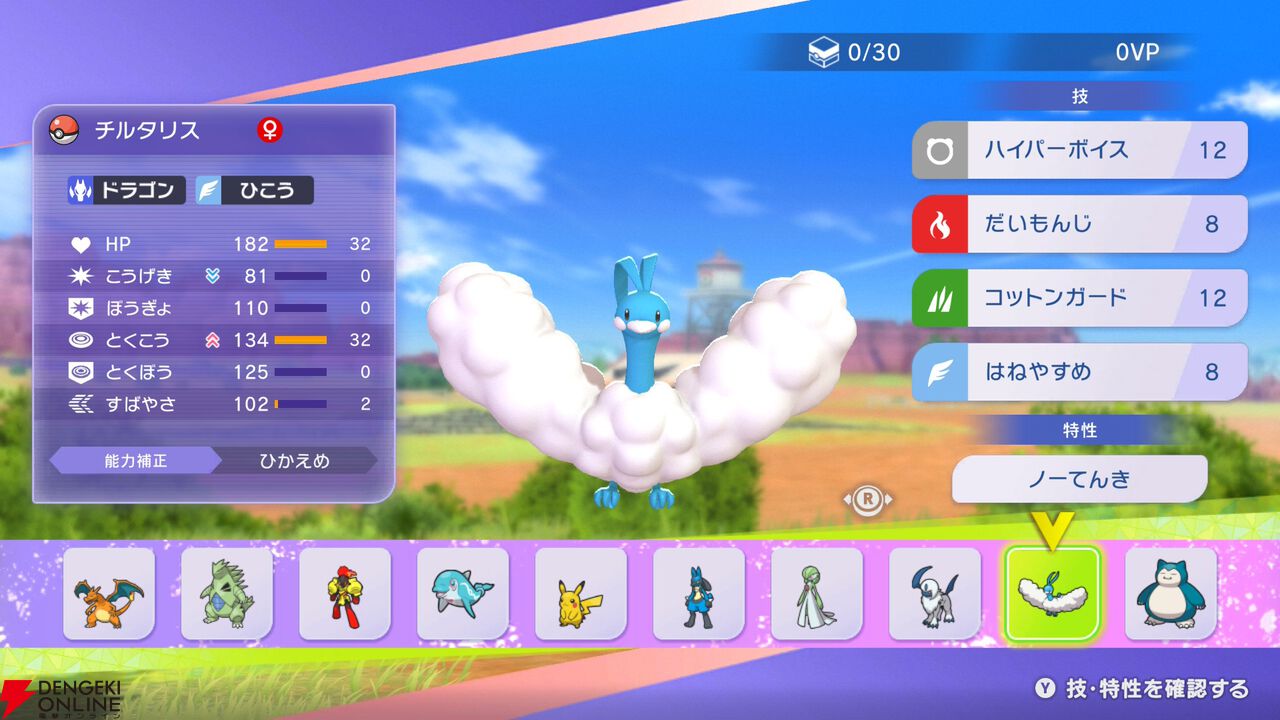Click the orange HP stat bar
The width and height of the screenshot is (1280, 720).
click(x=300, y=244)
